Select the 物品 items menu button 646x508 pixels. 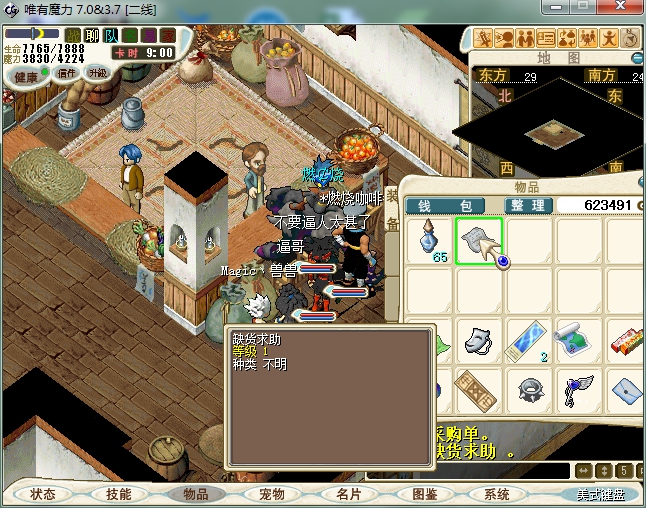pyautogui.click(x=195, y=494)
